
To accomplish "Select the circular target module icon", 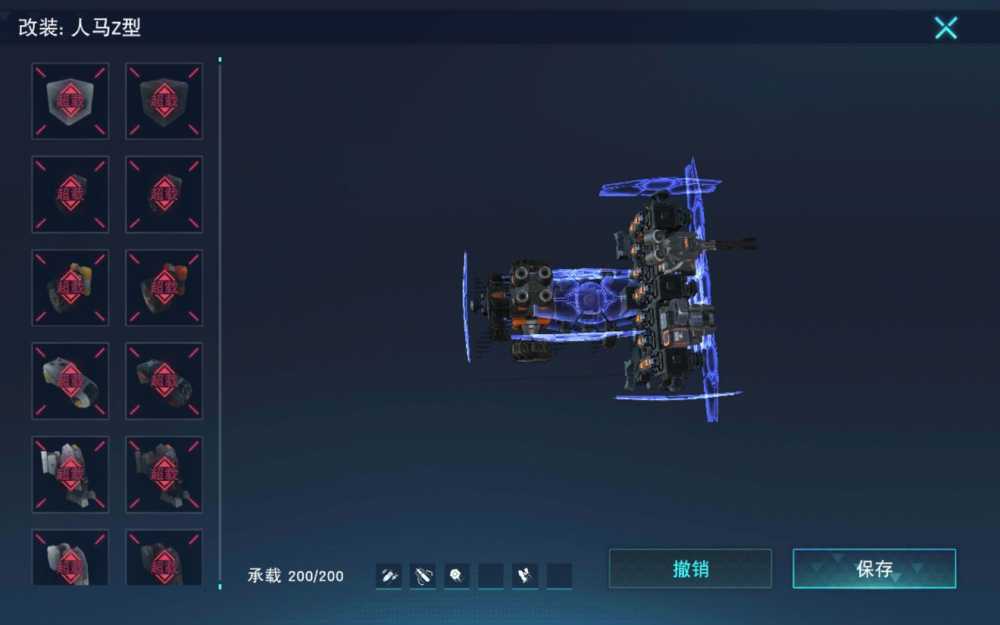I will 456,575.
